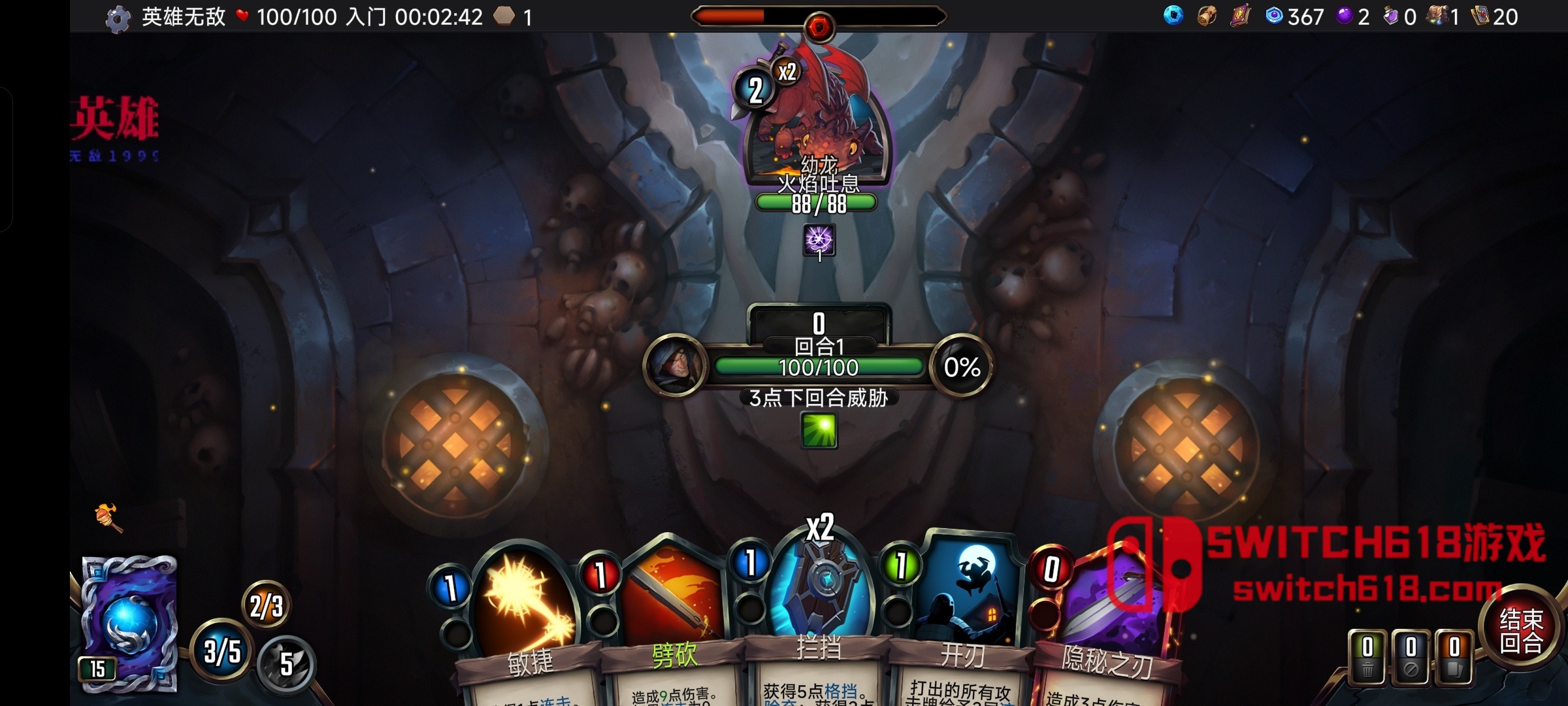Show the orange stacked-cards pile
The image size is (1568, 706).
coord(1454,657)
